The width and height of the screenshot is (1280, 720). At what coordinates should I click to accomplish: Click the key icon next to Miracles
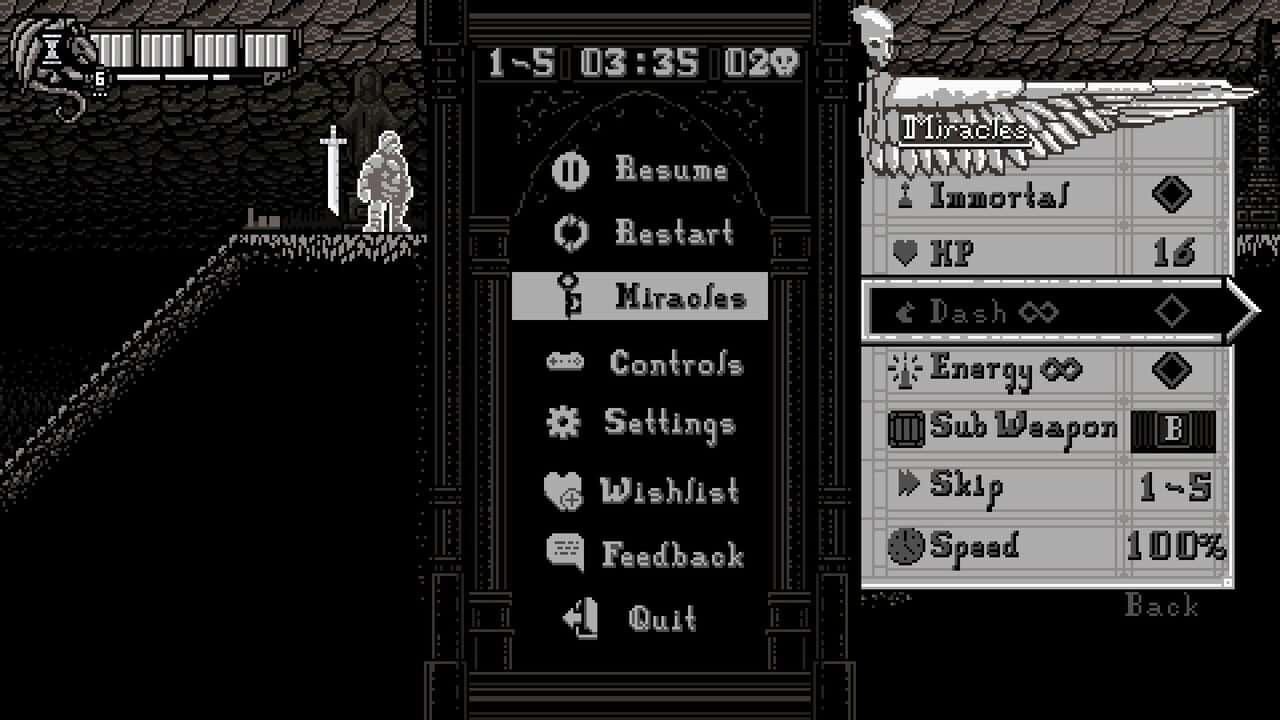tap(567, 297)
